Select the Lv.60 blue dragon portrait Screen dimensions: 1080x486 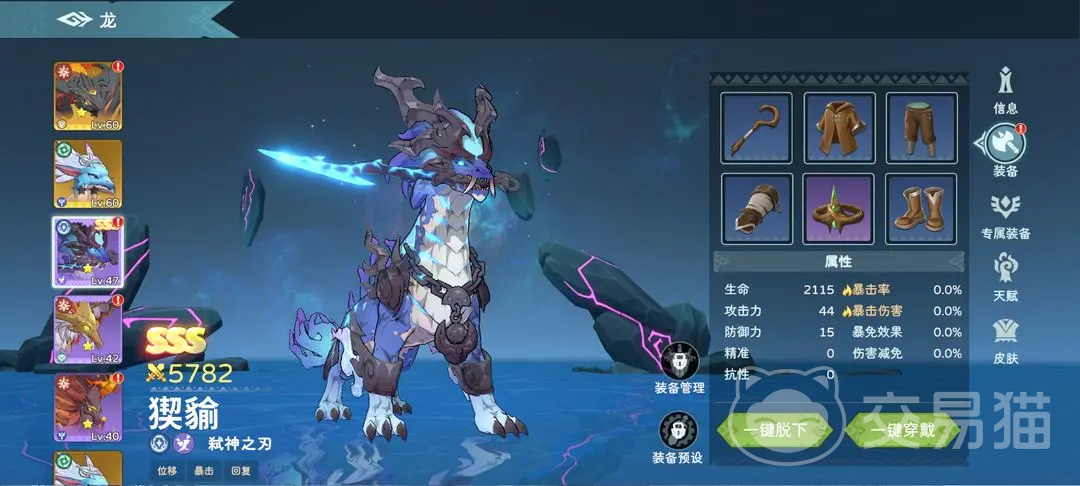(88, 174)
